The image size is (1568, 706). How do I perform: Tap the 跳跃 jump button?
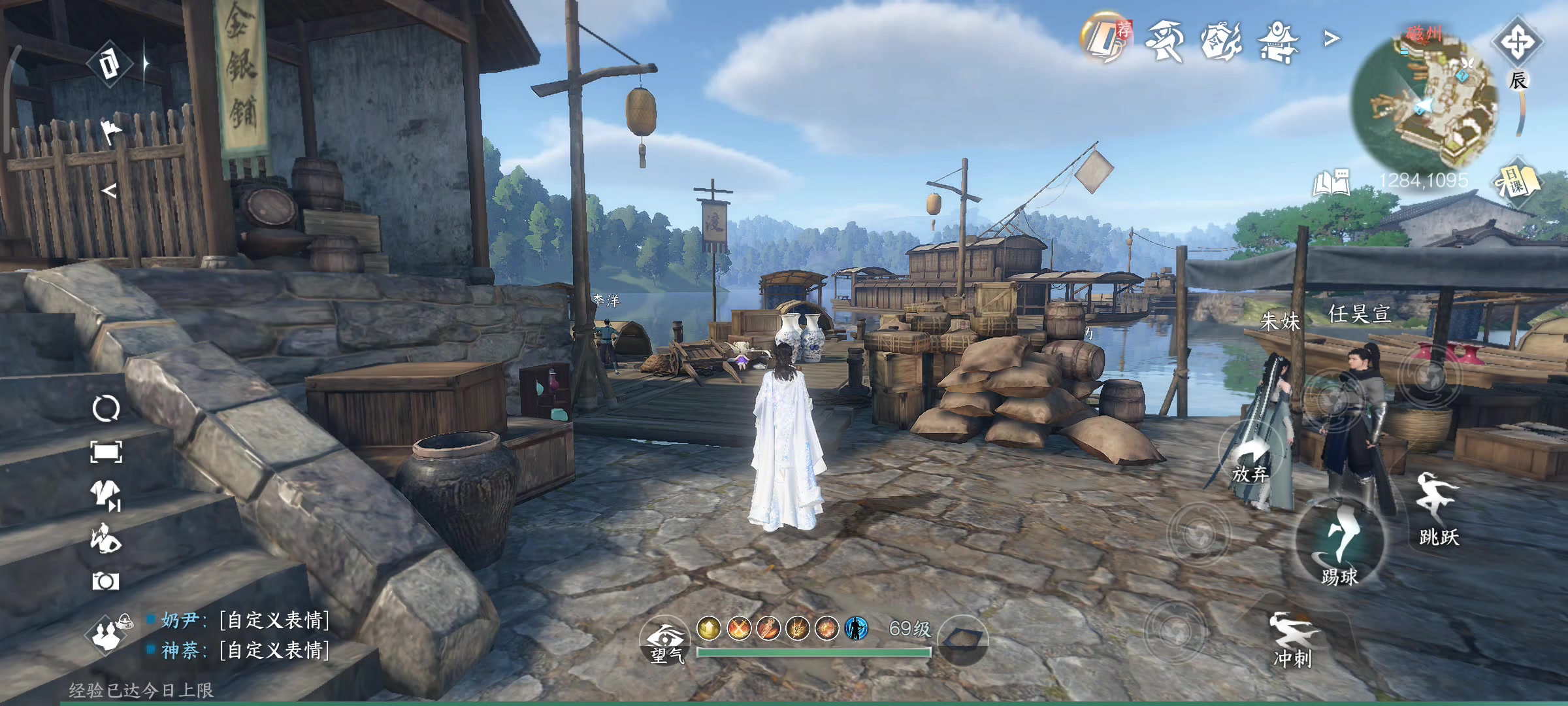(1438, 510)
